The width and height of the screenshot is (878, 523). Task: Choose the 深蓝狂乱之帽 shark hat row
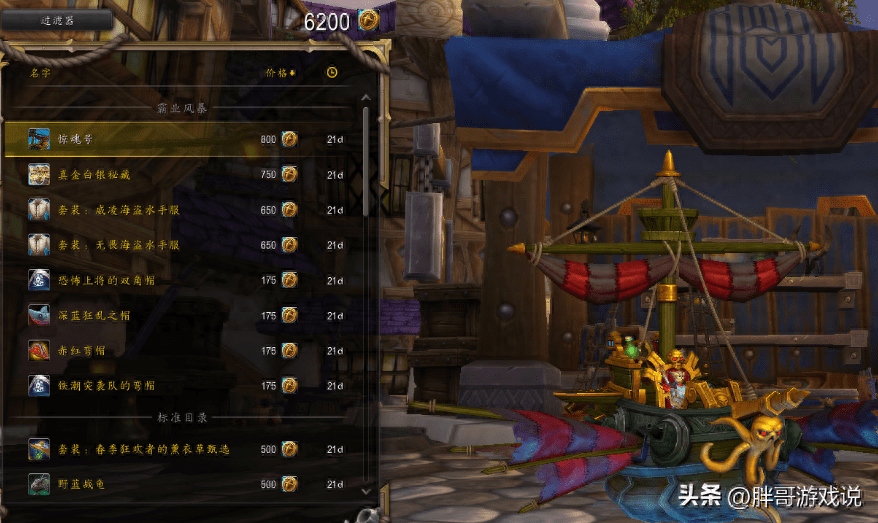185,315
